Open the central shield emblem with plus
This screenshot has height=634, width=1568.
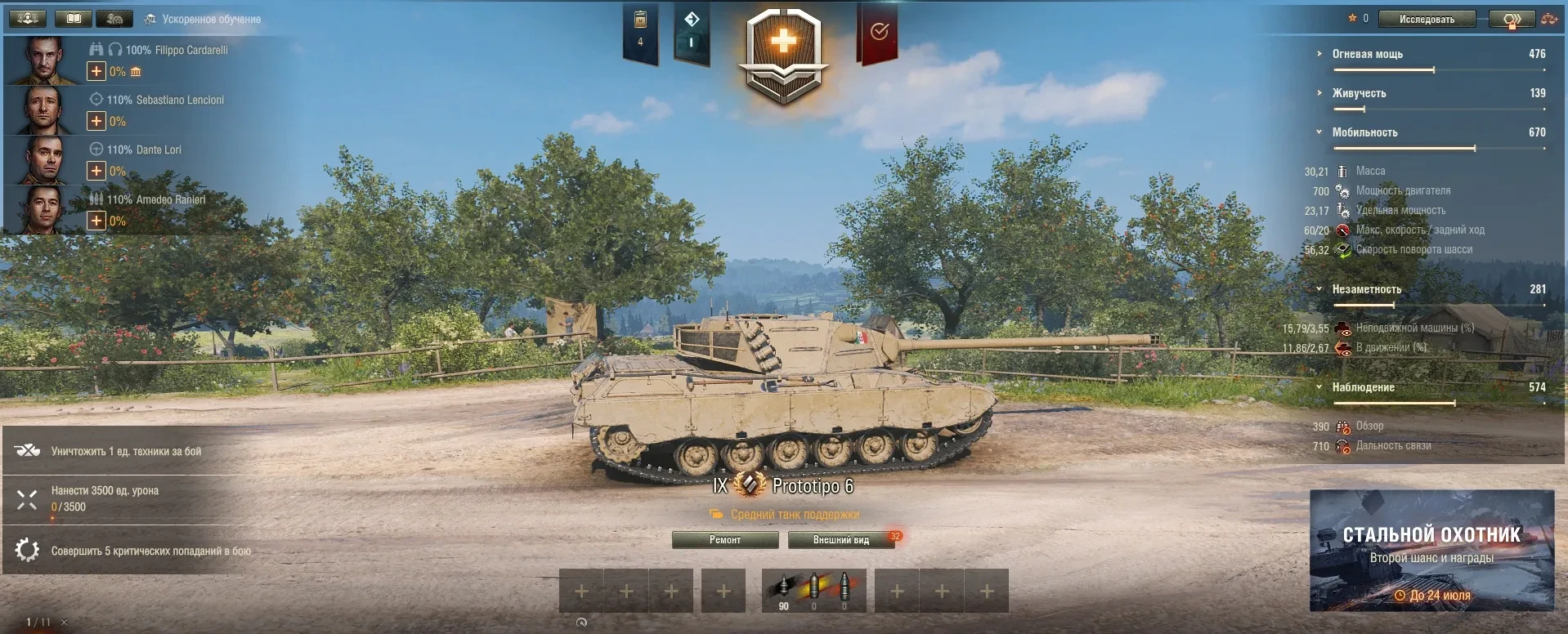point(783,54)
